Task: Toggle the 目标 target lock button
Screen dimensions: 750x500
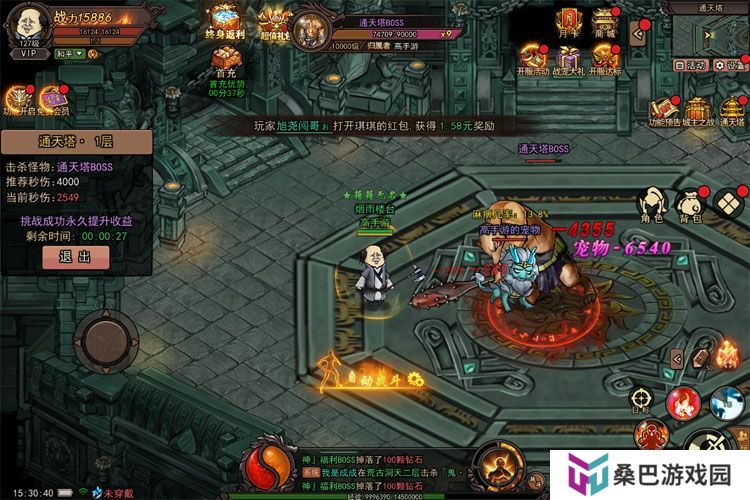Action: click(x=641, y=399)
